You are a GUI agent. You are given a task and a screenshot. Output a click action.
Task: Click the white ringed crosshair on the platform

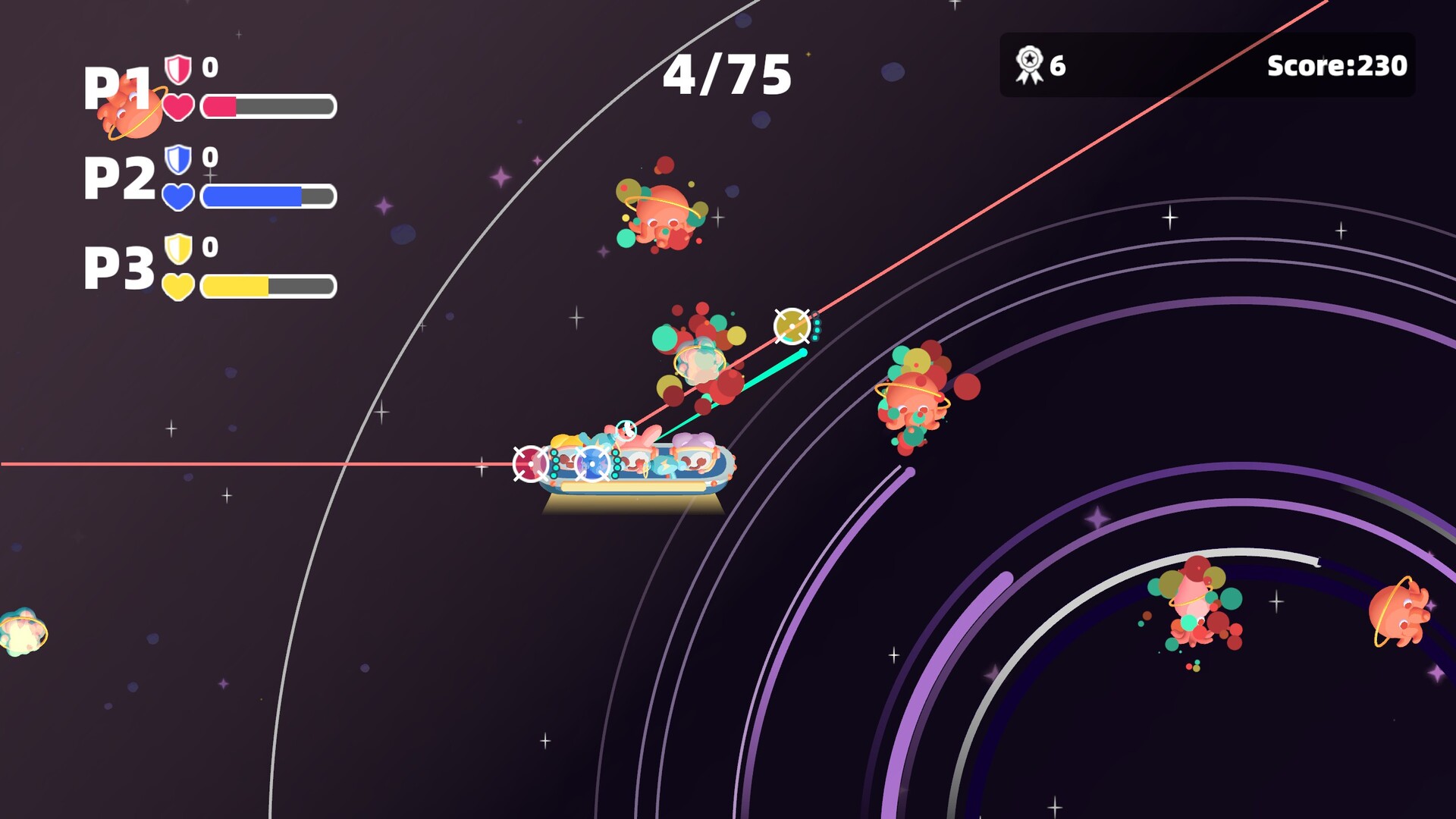591,465
